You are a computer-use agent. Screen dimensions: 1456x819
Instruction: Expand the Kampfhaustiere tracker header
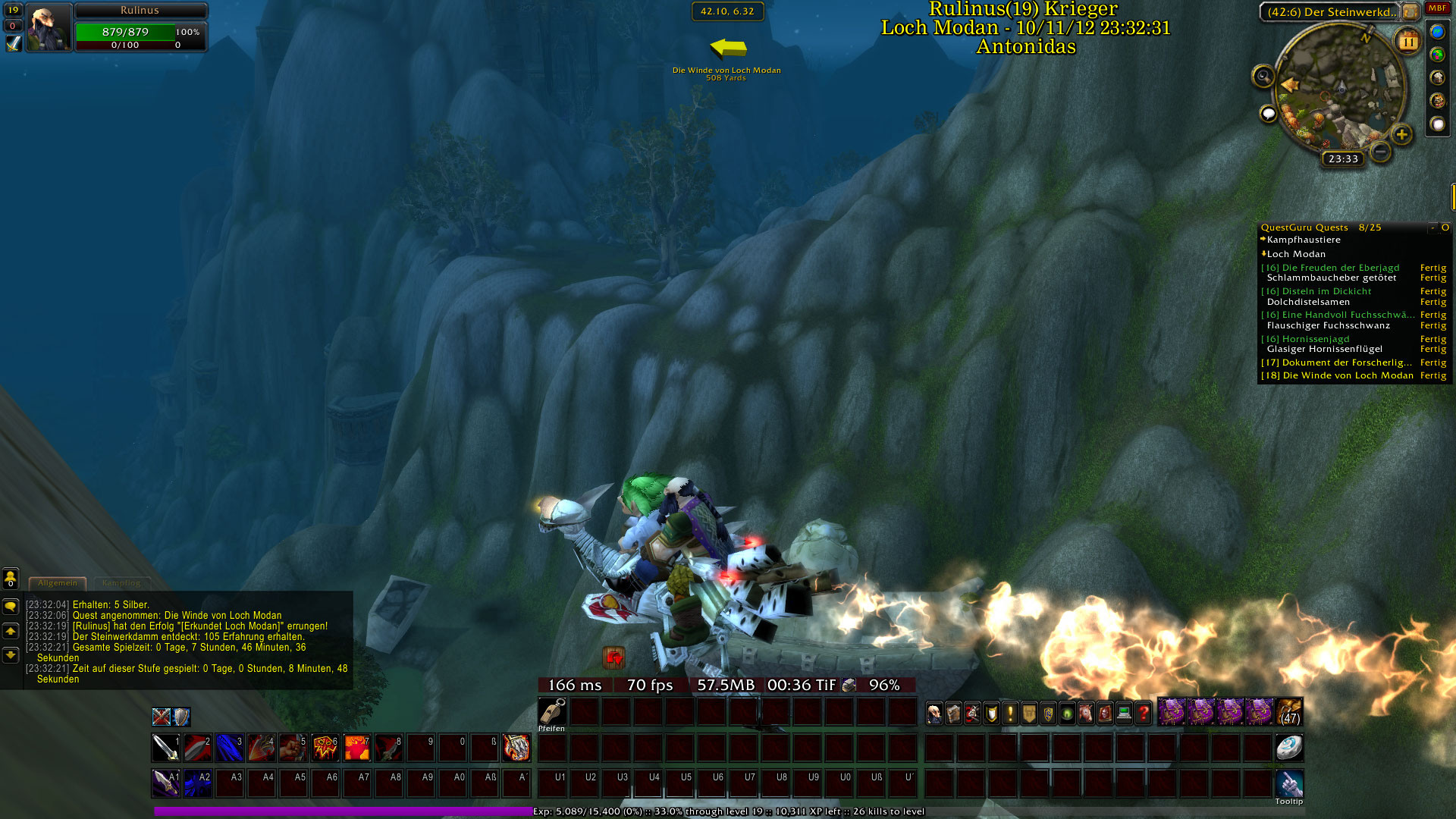[1304, 240]
